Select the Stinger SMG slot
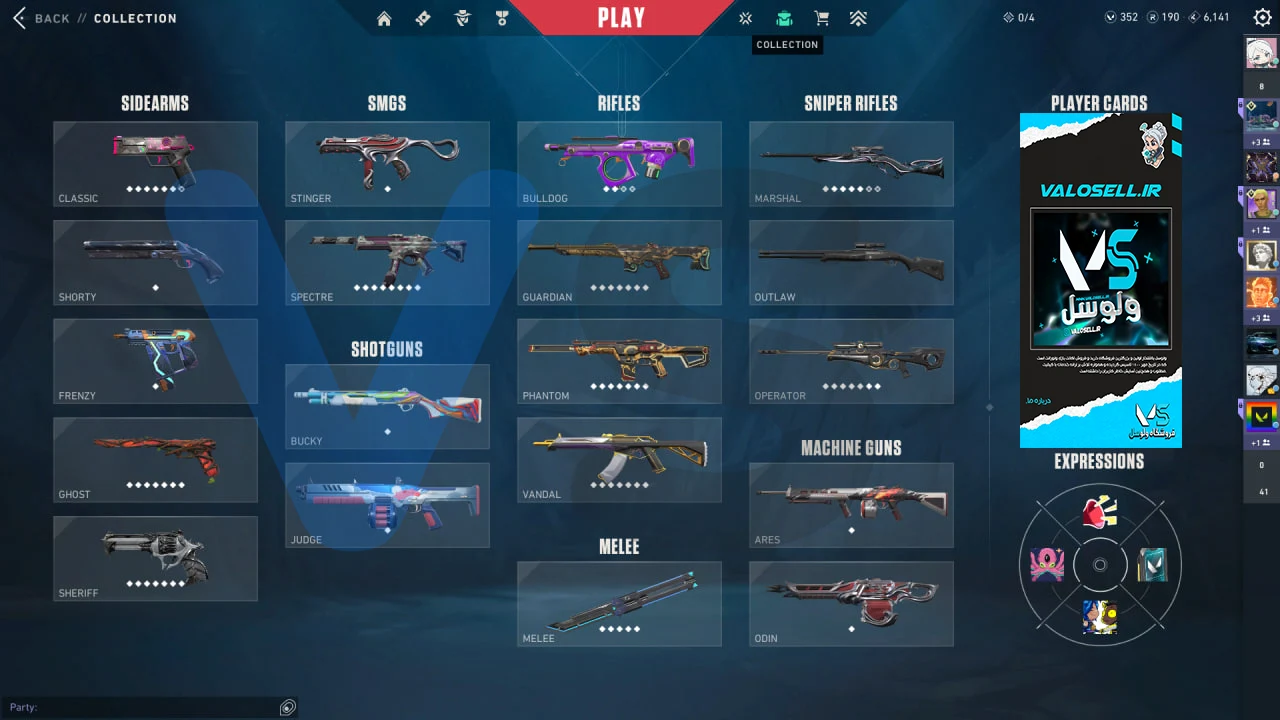 387,164
